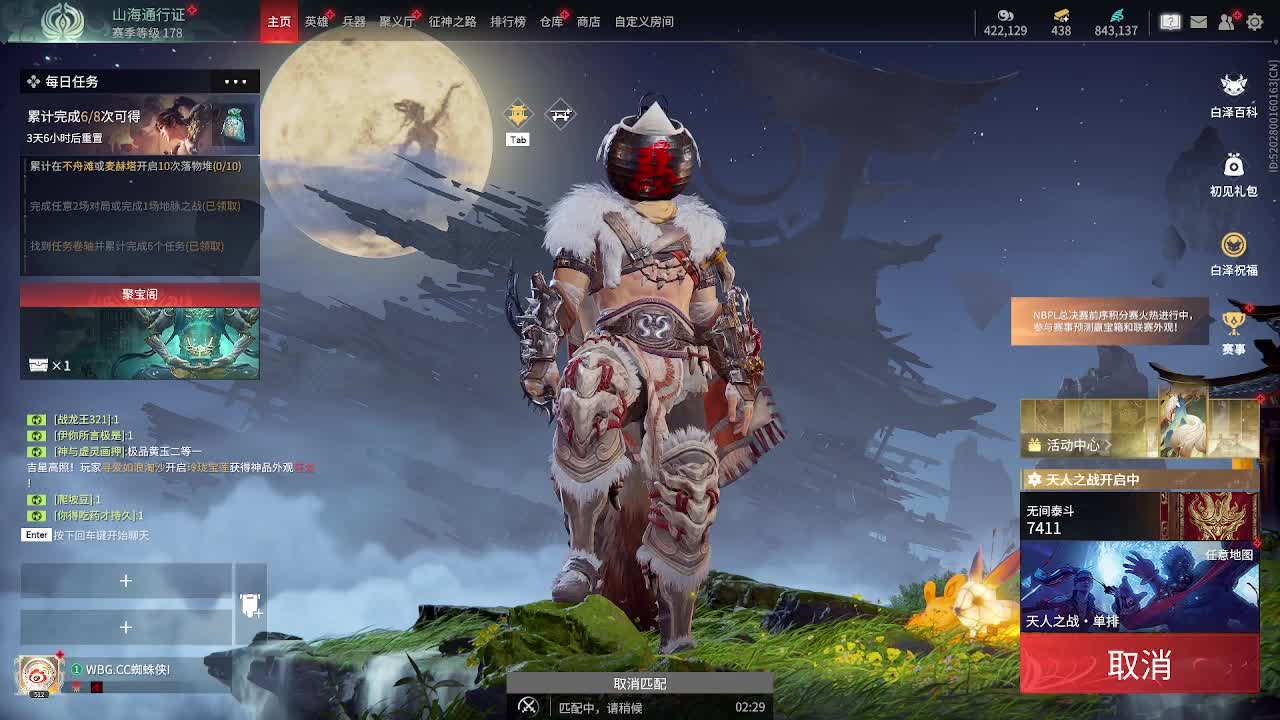The height and width of the screenshot is (720, 1280).
Task: Click the 白泽祝福 blessing coin icon
Action: pyautogui.click(x=1233, y=243)
